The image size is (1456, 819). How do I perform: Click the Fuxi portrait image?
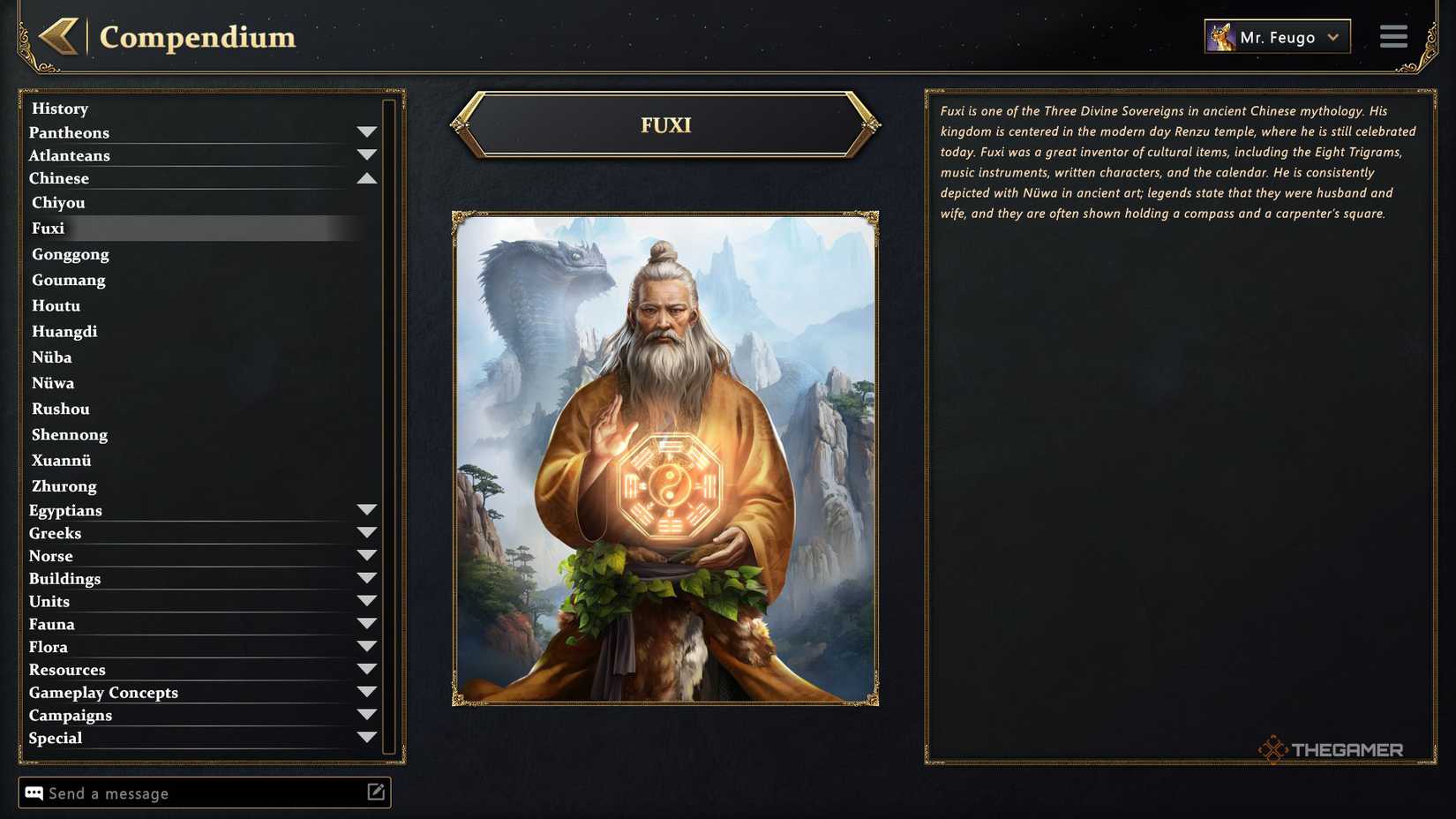click(666, 457)
